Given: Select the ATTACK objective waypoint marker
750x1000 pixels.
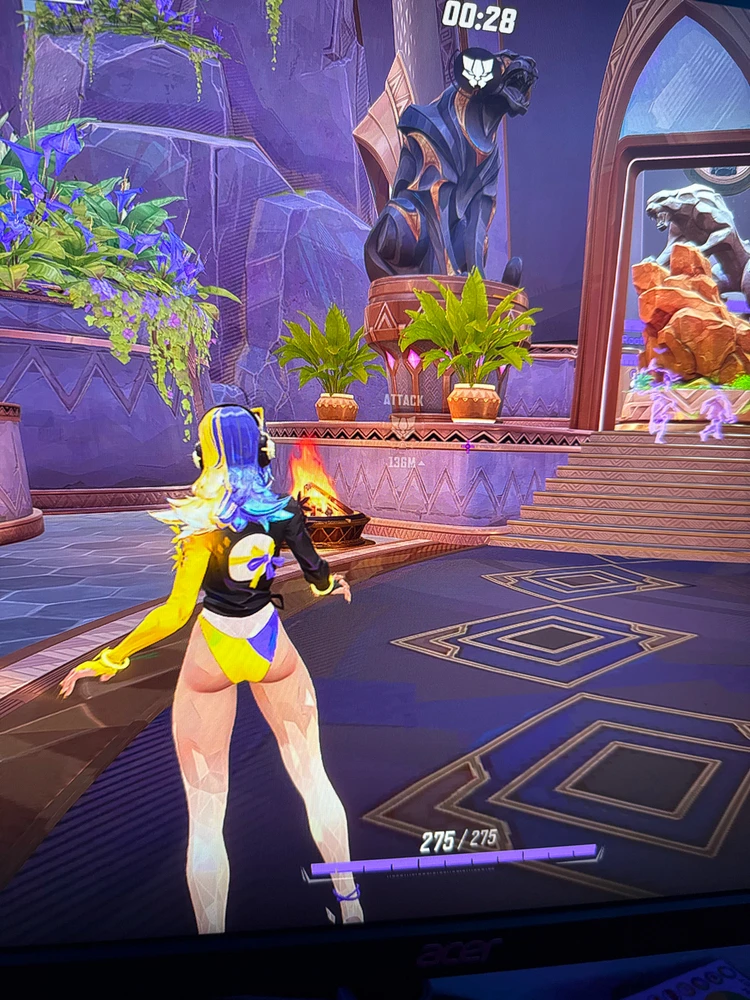Looking at the screenshot, I should point(403,422).
